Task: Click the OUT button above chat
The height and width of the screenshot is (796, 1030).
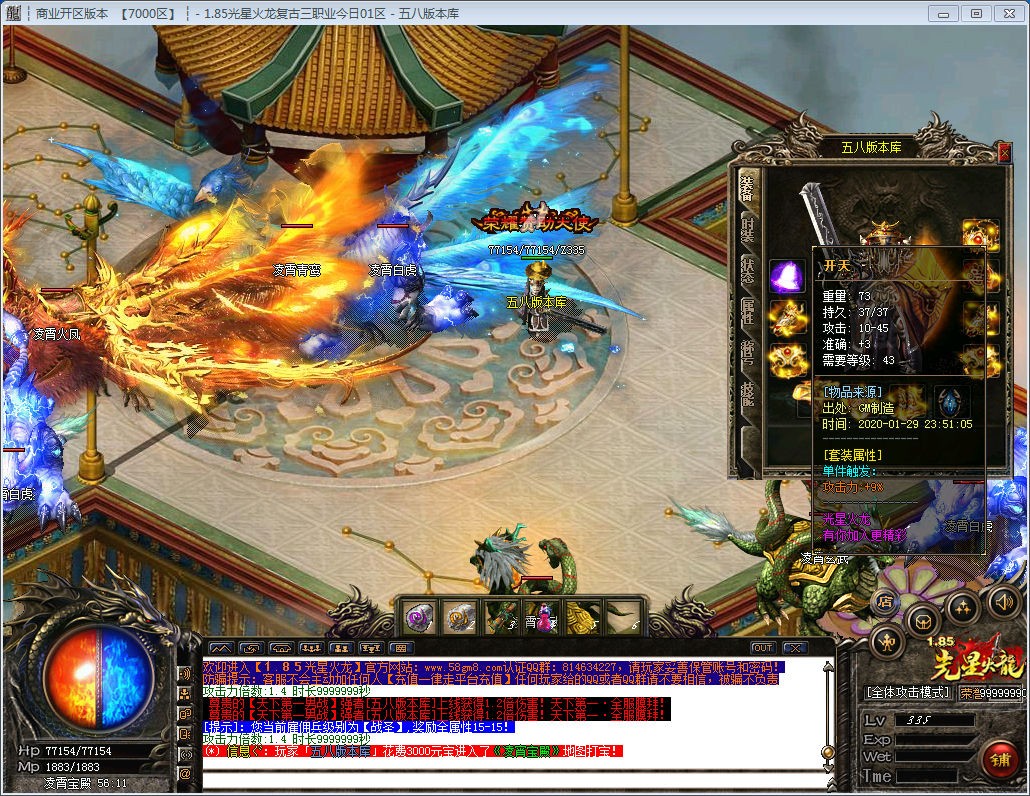Action: tap(763, 647)
